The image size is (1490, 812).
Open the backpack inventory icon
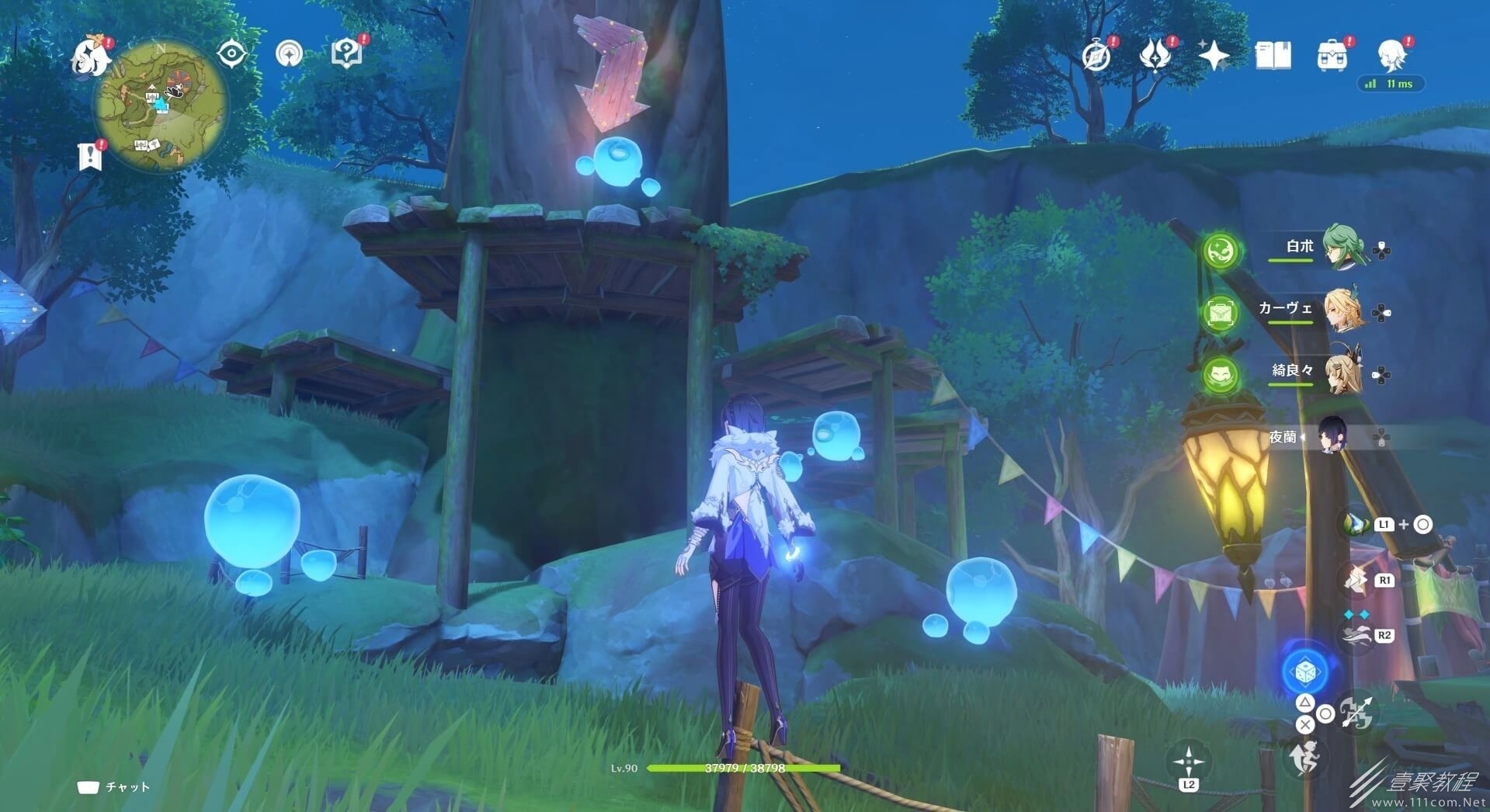pyautogui.click(x=1332, y=56)
